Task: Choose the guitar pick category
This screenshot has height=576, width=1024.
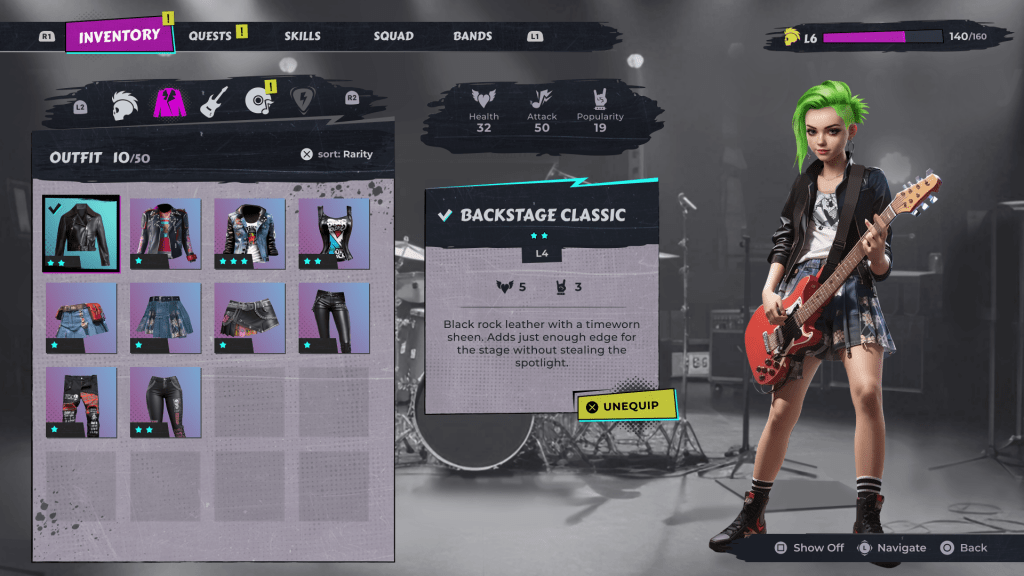Action: pyautogui.click(x=303, y=101)
